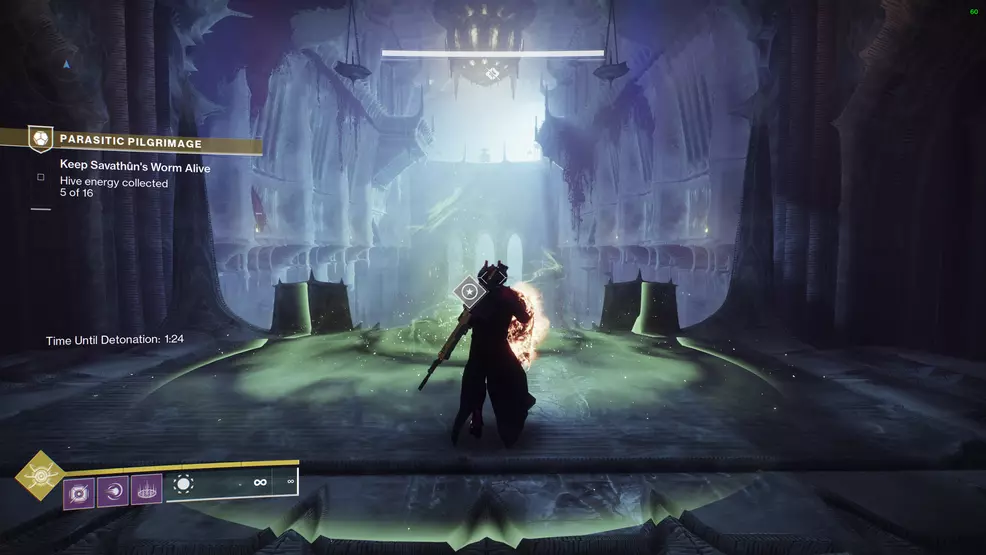Use the purple swirling-orb melee ability icon

pos(112,491)
